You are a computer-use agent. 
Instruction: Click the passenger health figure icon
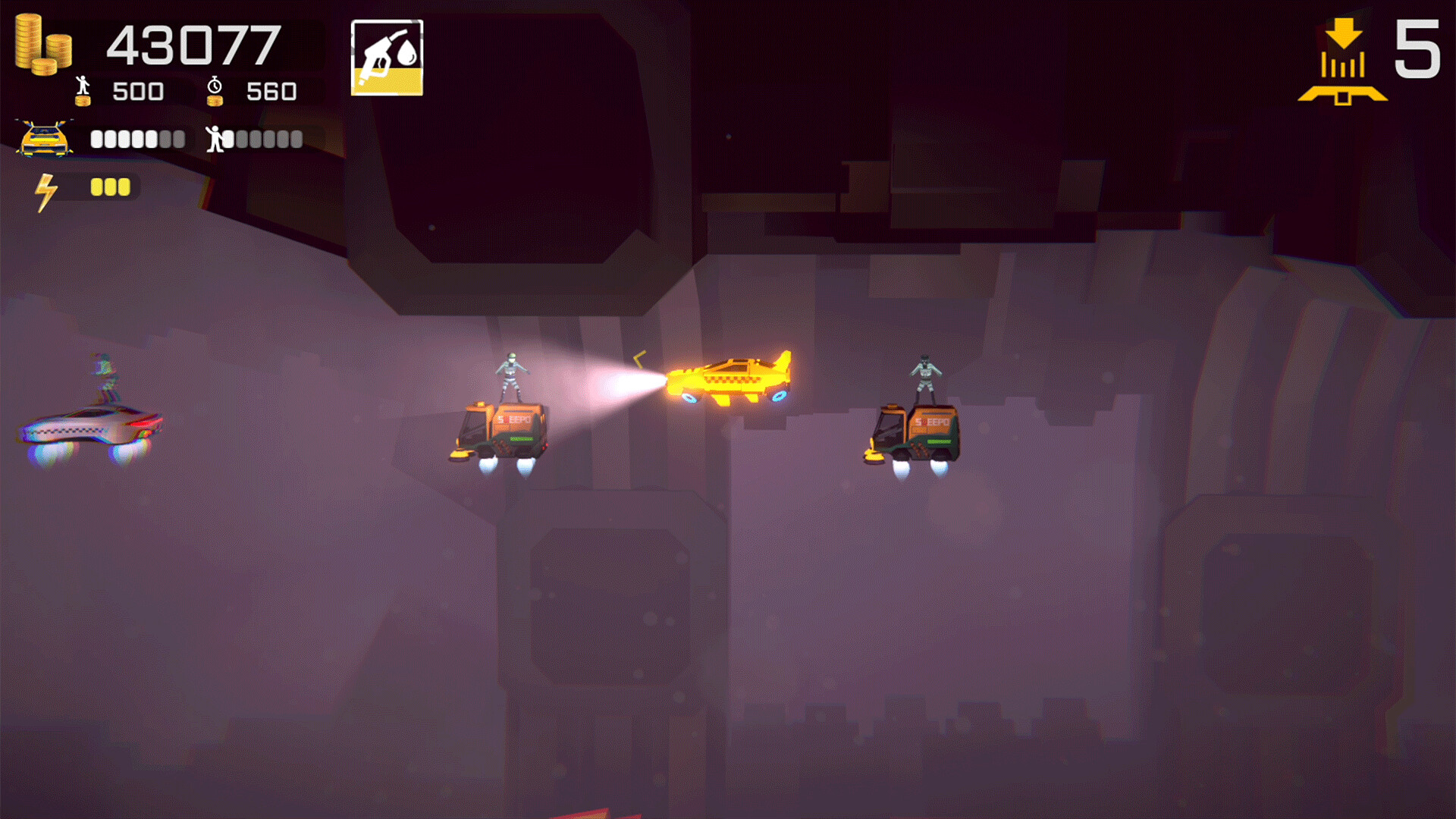pos(213,140)
